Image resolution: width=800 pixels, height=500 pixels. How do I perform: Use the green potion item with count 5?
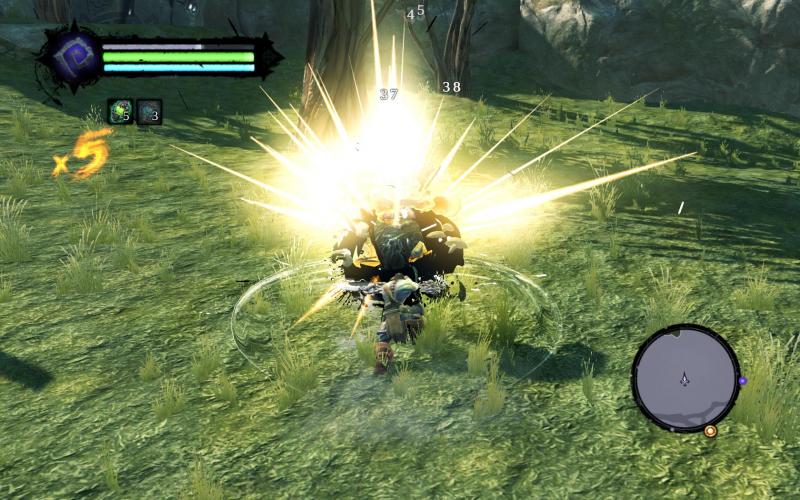click(x=120, y=112)
